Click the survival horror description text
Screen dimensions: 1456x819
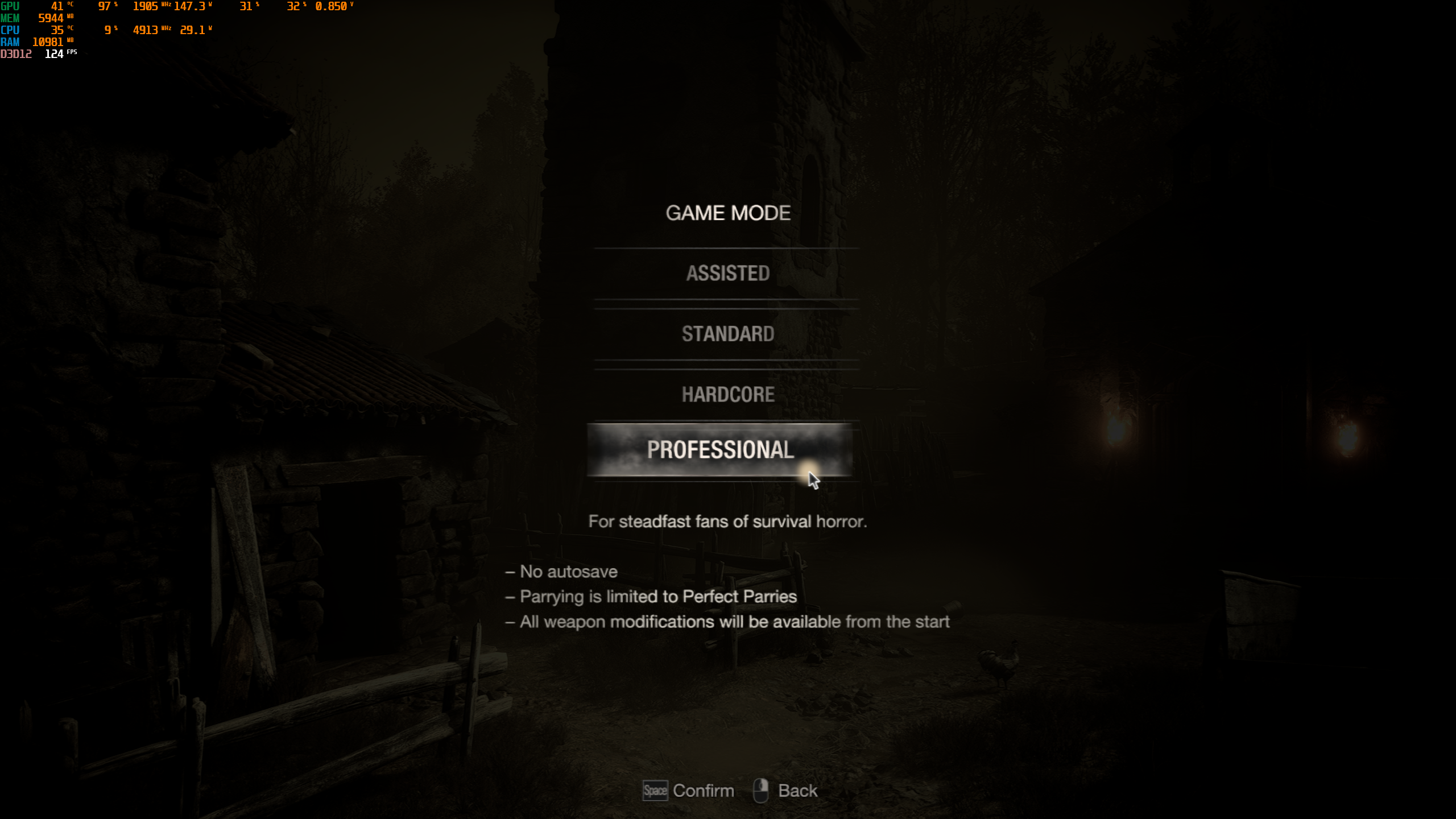coord(728,522)
